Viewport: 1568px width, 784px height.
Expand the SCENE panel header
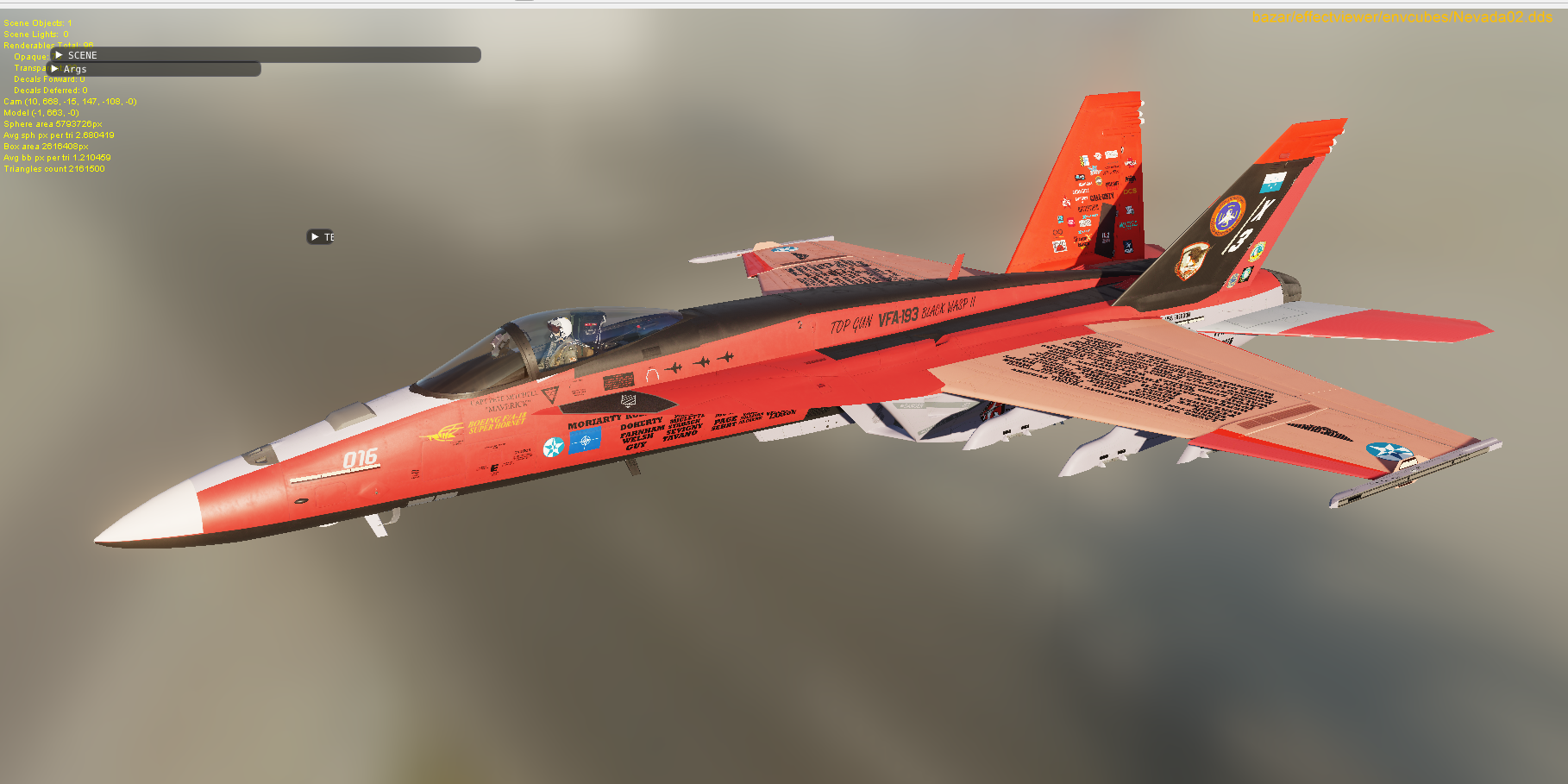(x=84, y=54)
